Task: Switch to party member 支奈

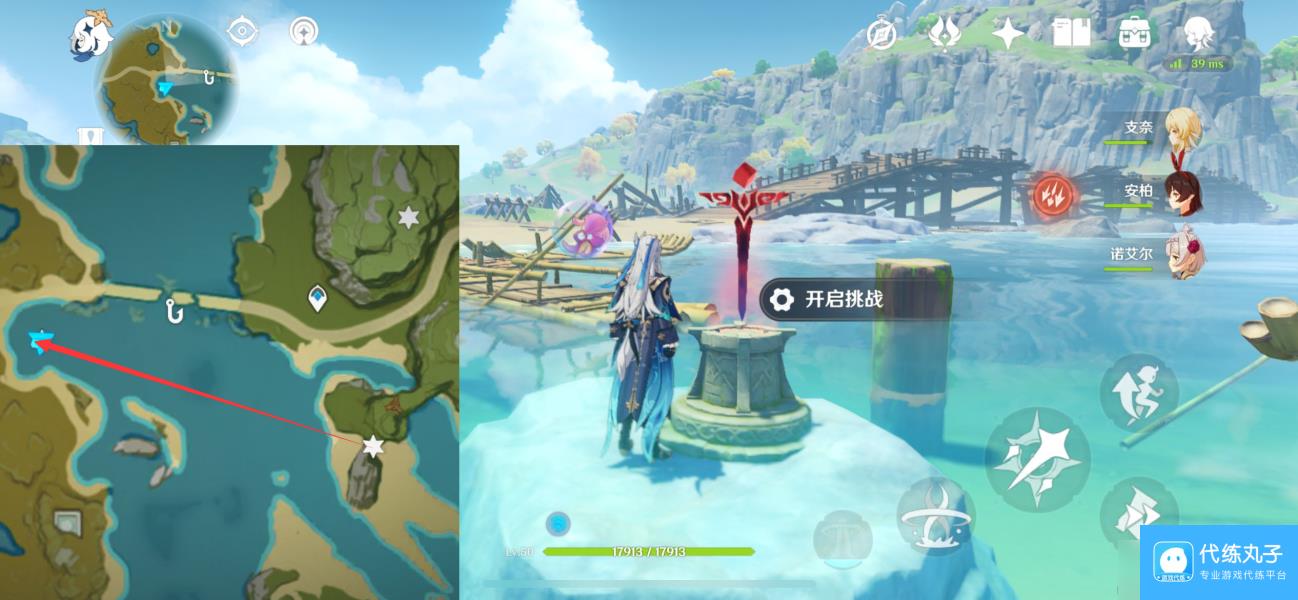Action: point(1183,129)
